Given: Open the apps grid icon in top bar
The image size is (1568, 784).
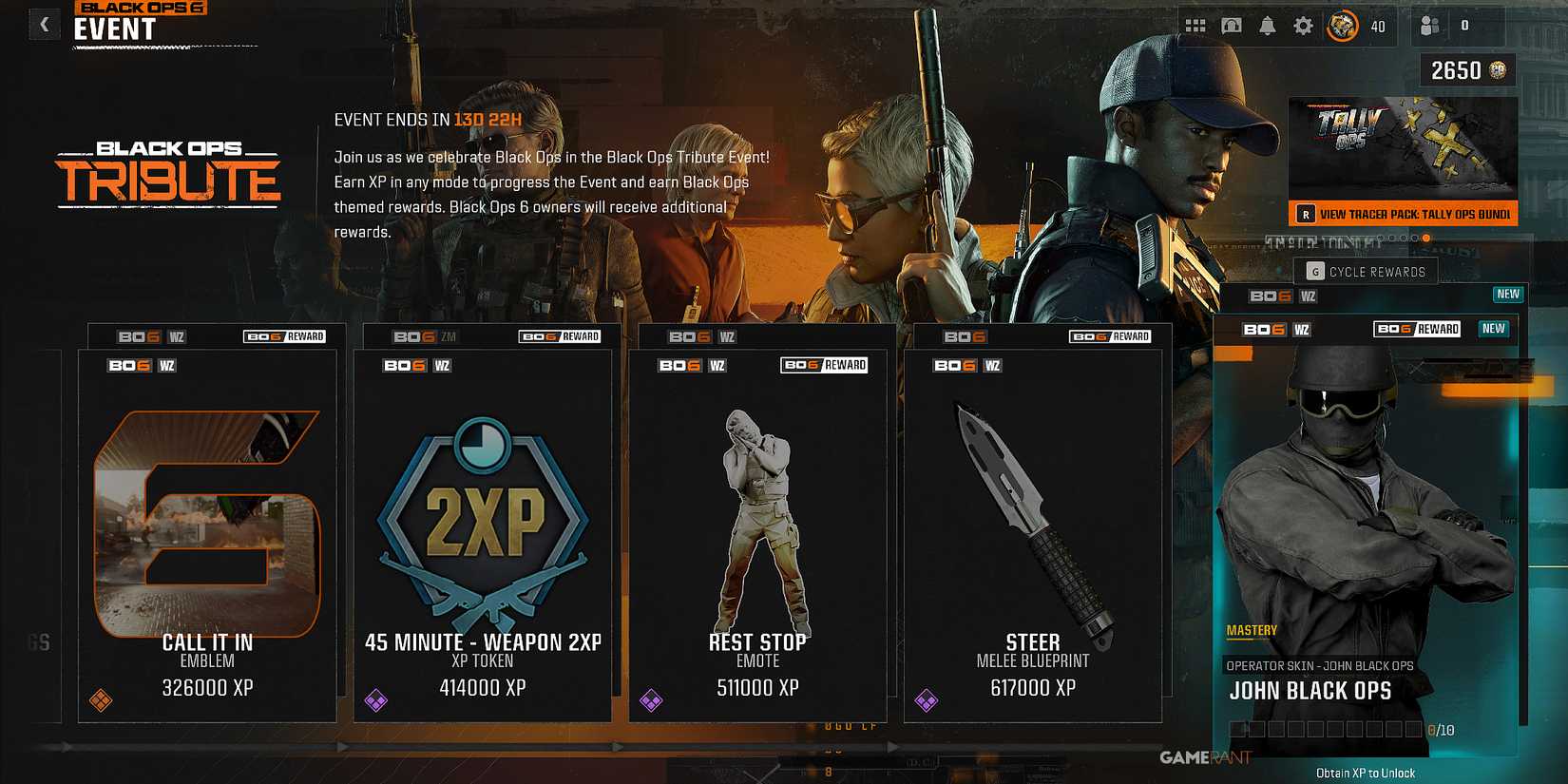Looking at the screenshot, I should point(1195,26).
